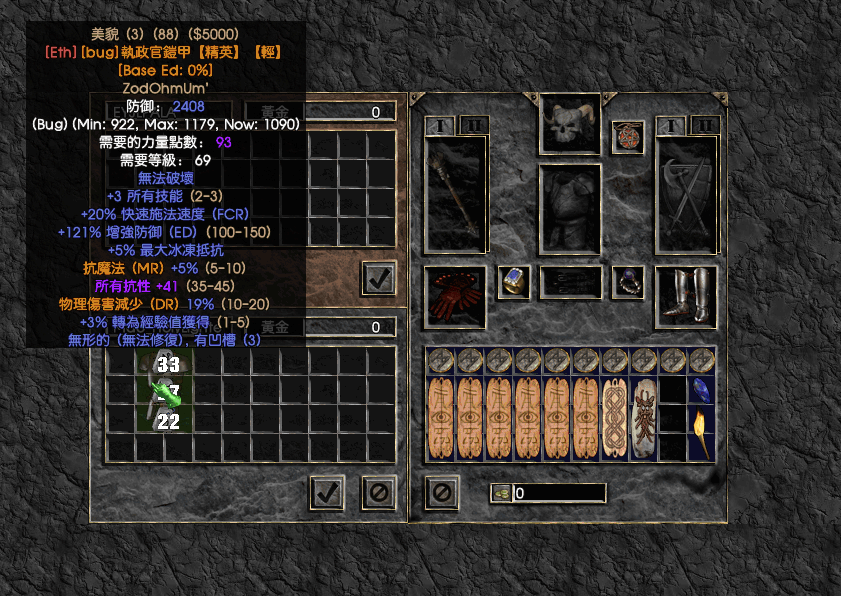Choose the shield and axe off-hand slot
The image size is (841, 596).
686,195
